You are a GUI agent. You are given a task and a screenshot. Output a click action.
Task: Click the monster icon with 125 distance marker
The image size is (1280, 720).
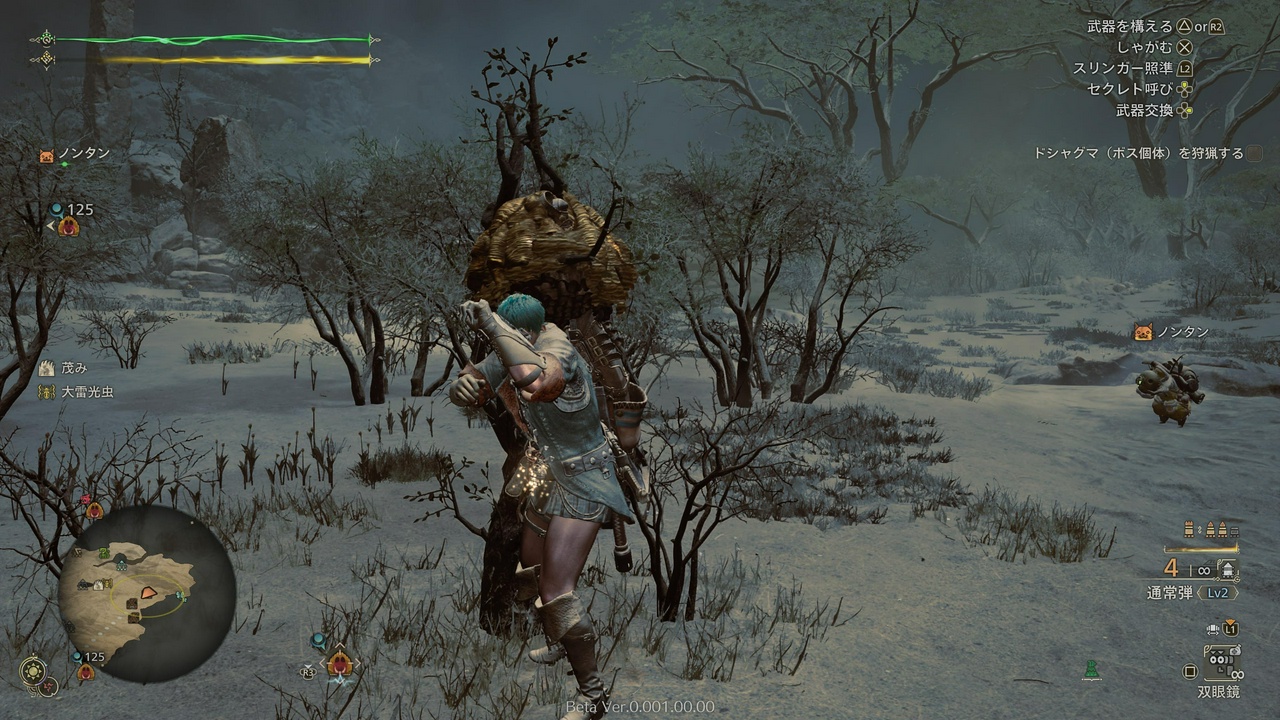pyautogui.click(x=68, y=226)
